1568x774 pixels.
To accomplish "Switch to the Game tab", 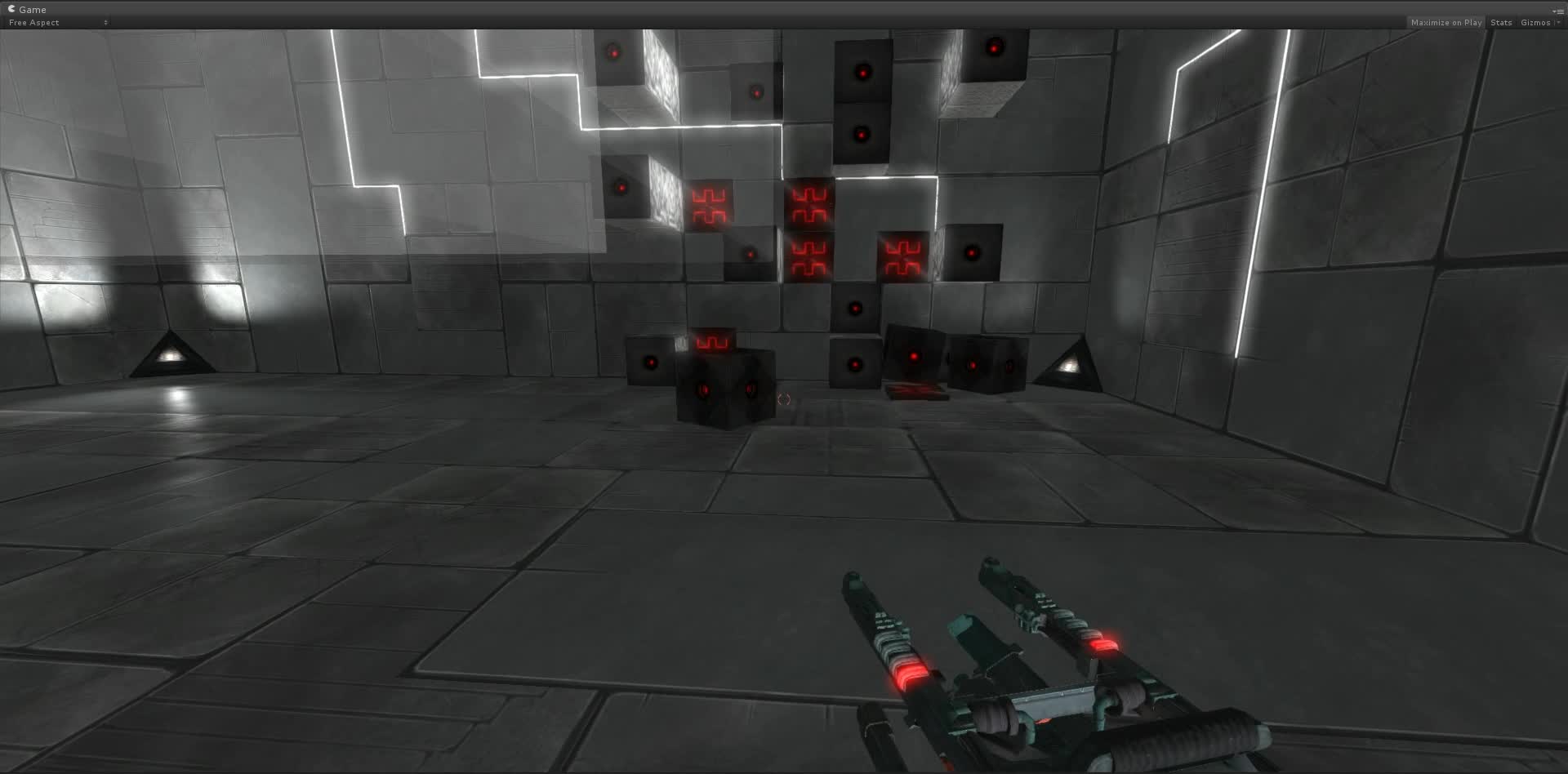I will 33,9.
